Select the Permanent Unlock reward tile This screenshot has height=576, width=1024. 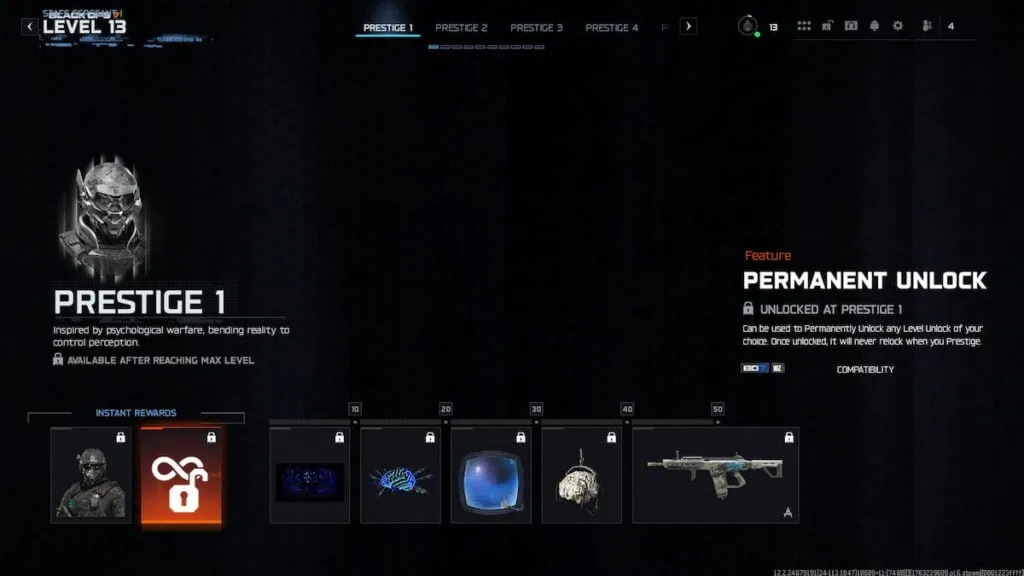(181, 475)
